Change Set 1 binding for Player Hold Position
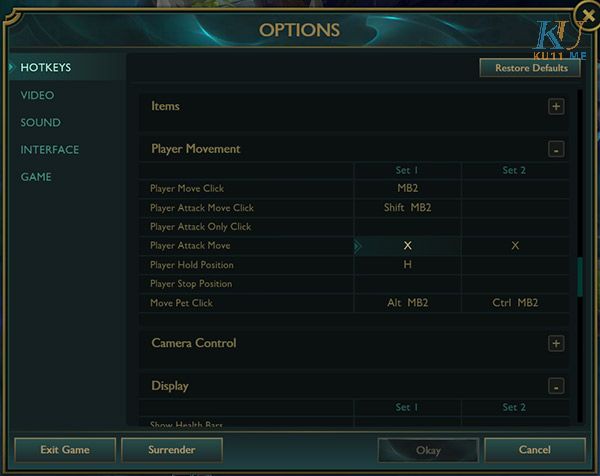 click(x=407, y=265)
